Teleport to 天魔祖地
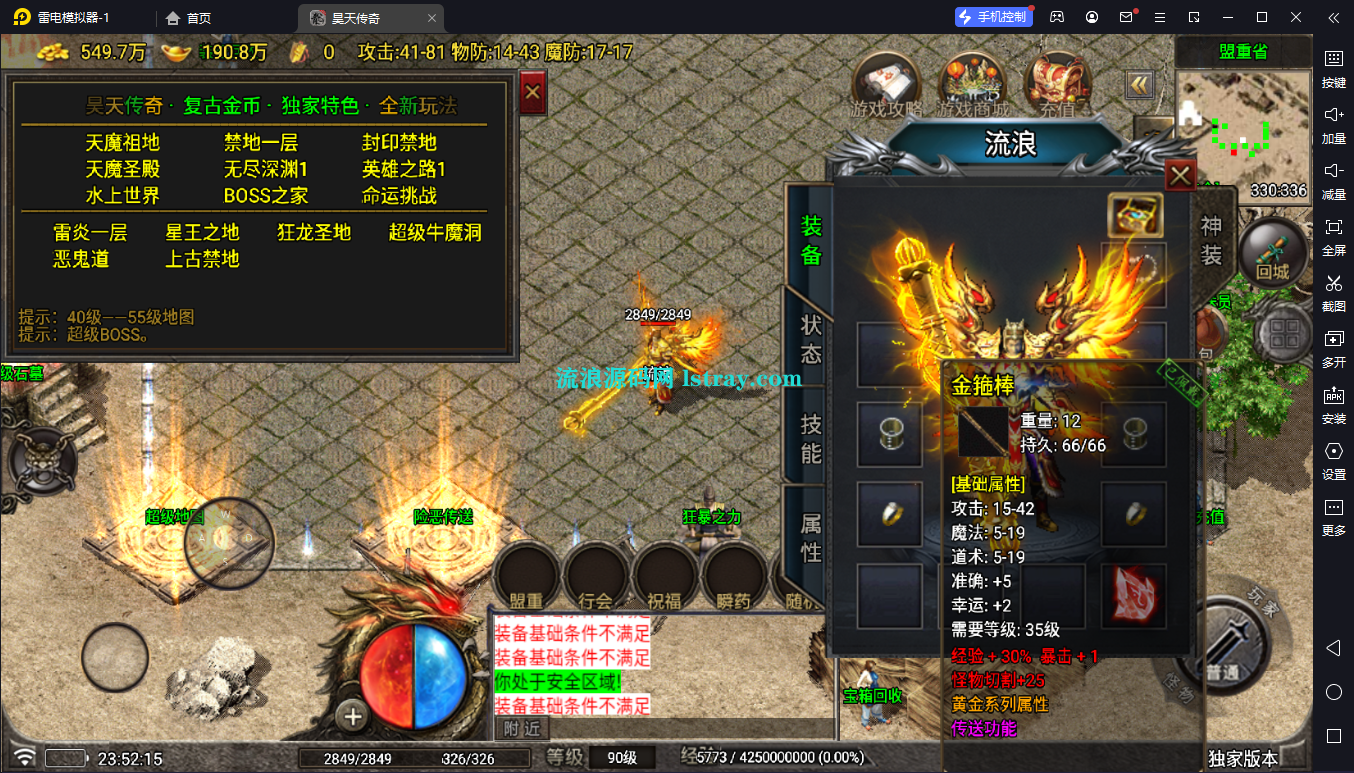The width and height of the screenshot is (1354, 773). click(123, 143)
